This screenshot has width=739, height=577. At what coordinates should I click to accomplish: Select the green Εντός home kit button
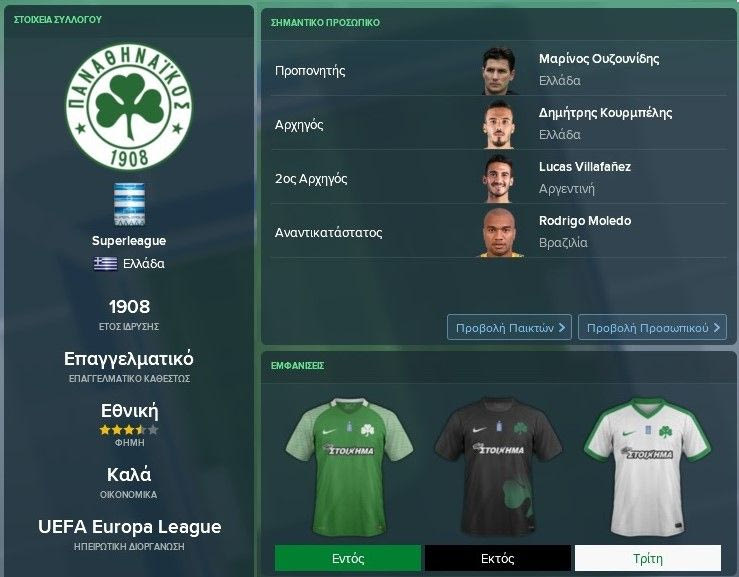pyautogui.click(x=348, y=558)
